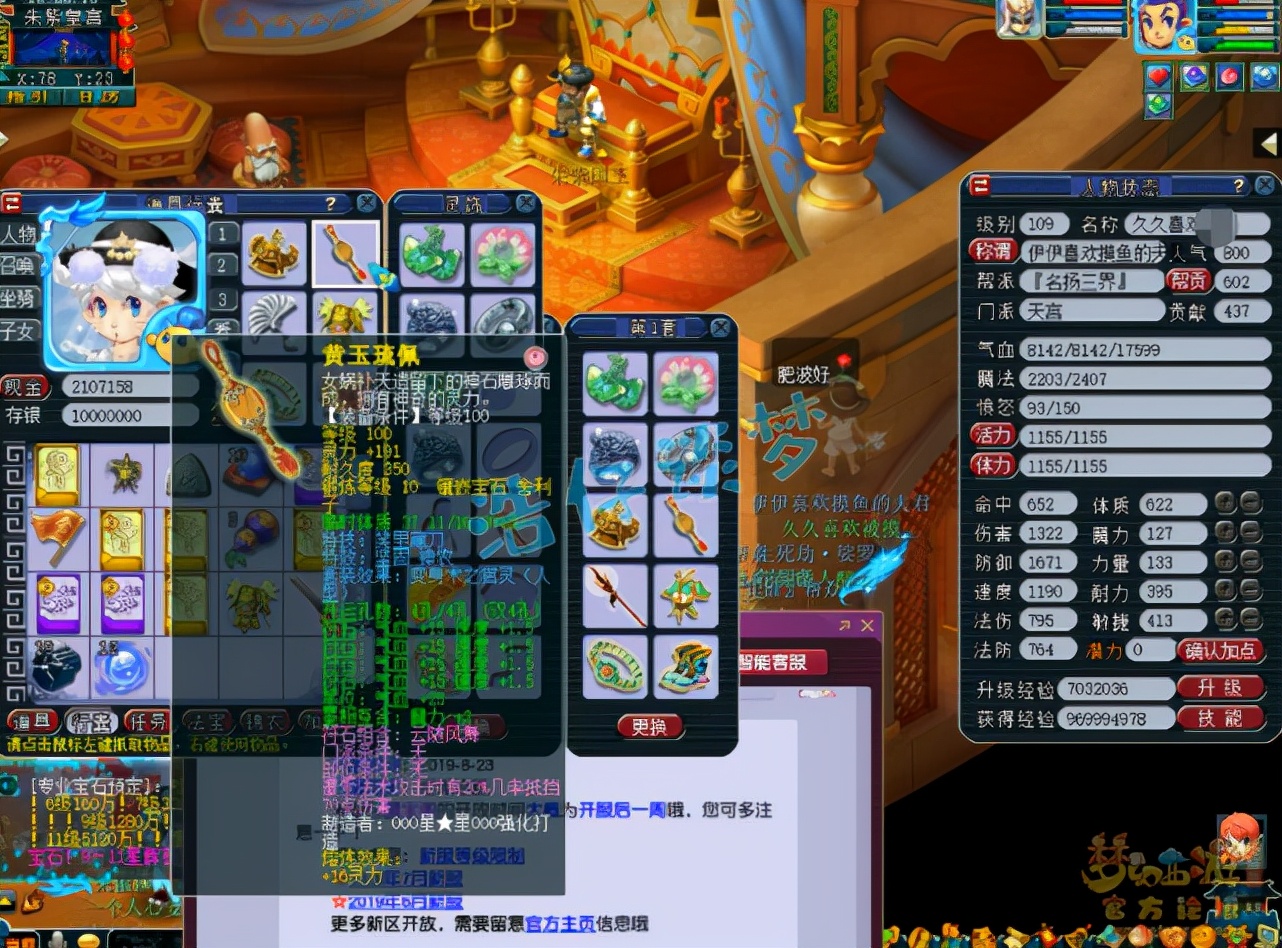Select the red heart quick-item icon
The height and width of the screenshot is (948, 1282).
[x=1159, y=76]
